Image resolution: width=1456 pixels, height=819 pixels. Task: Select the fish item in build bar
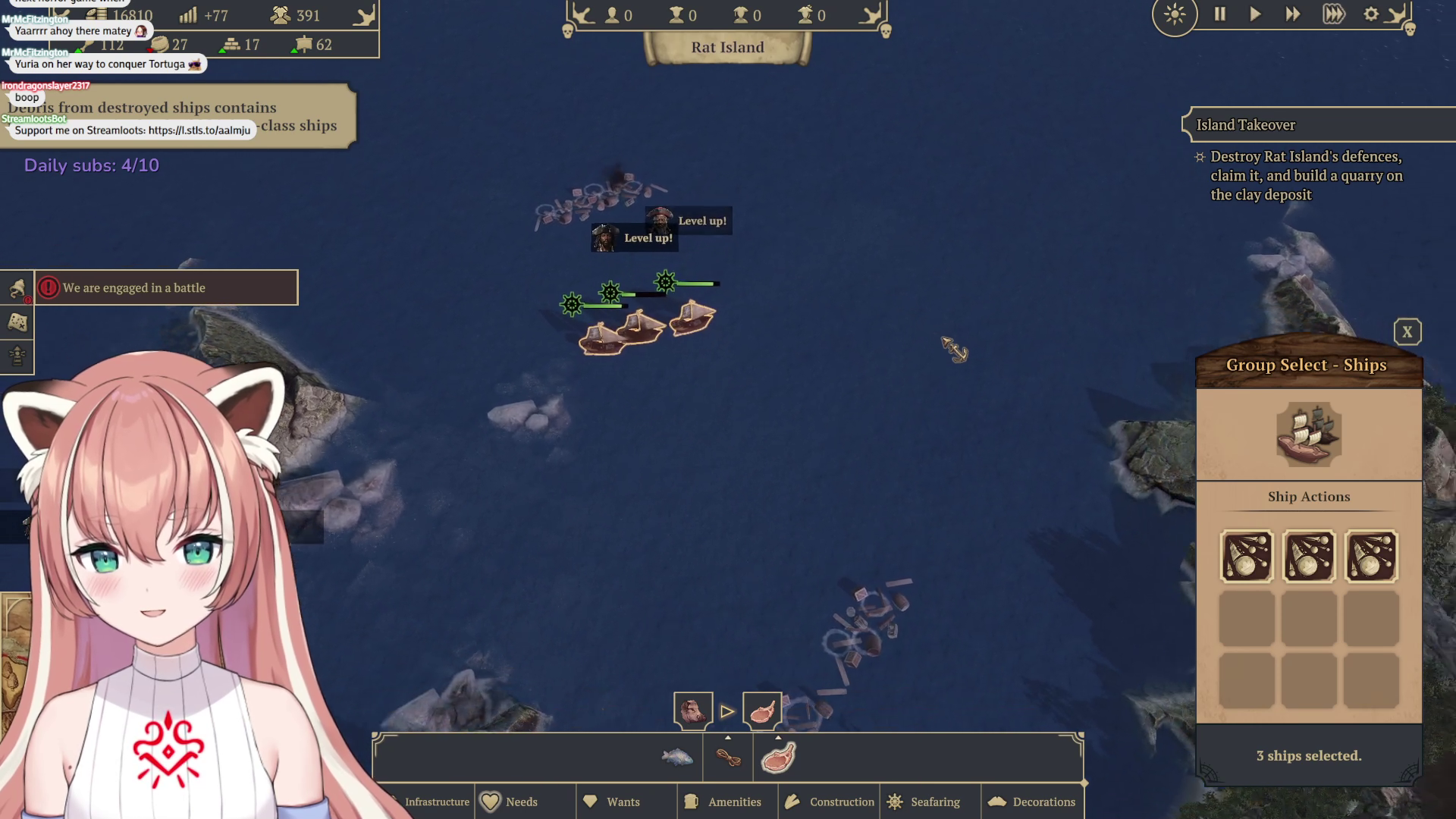coord(677,757)
